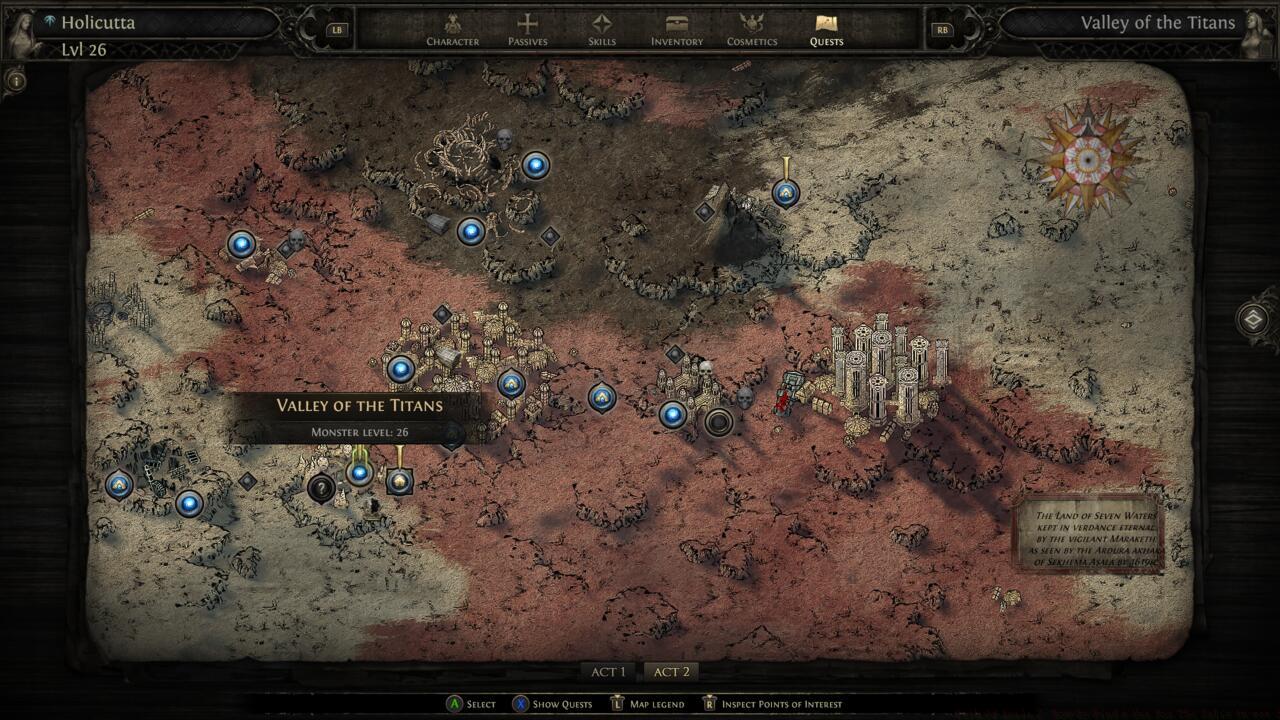The width and height of the screenshot is (1280, 720).
Task: Open the Skills tab
Action: point(601,29)
